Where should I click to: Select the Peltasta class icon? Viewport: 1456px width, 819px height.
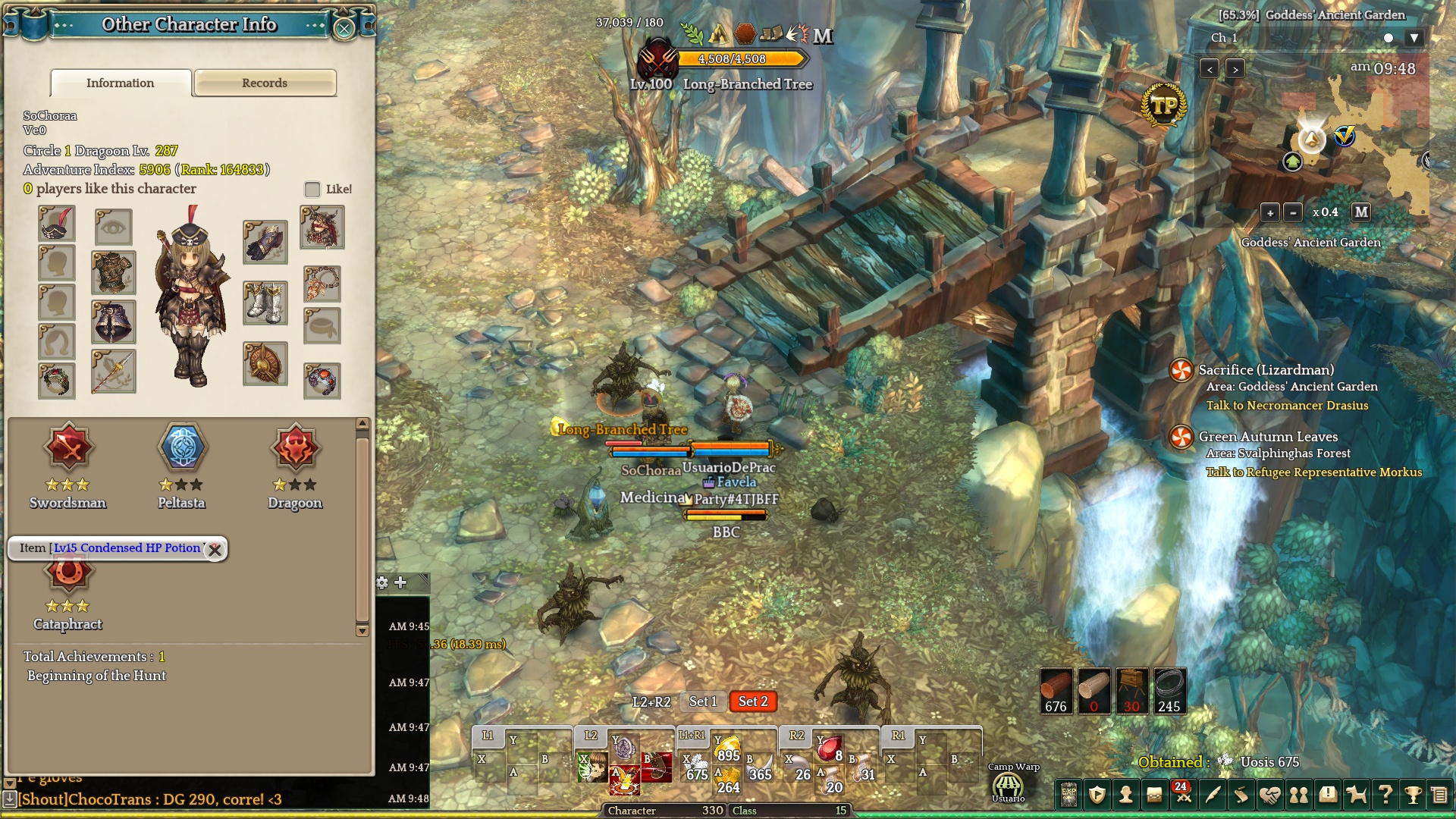[x=182, y=447]
